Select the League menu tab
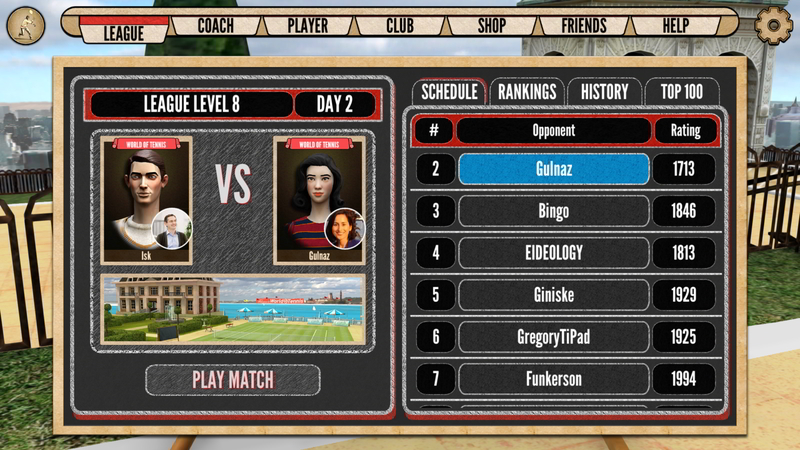This screenshot has height=450, width=800. [123, 32]
